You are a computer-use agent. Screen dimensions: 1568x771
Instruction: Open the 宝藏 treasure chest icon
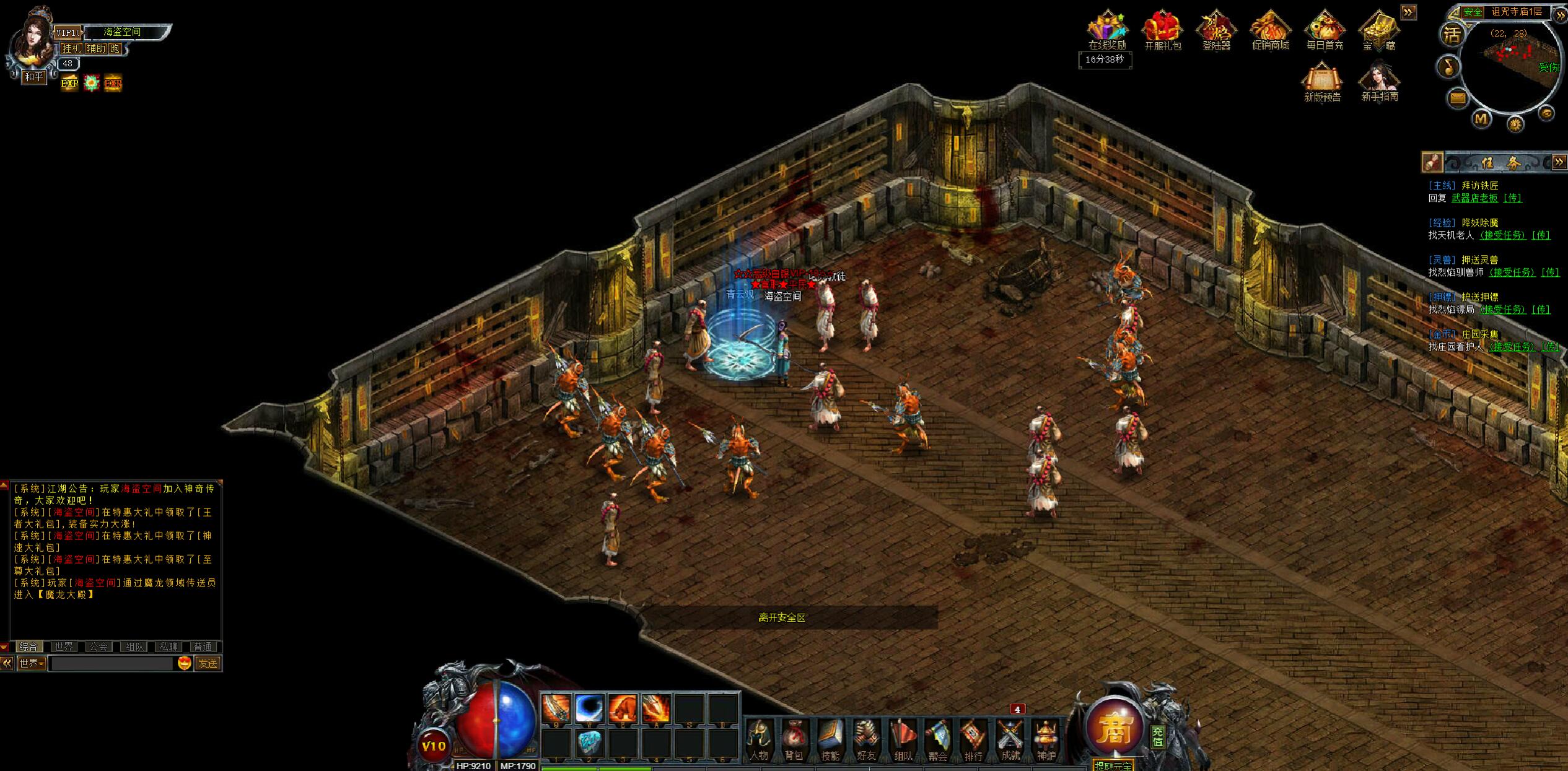1378,31
